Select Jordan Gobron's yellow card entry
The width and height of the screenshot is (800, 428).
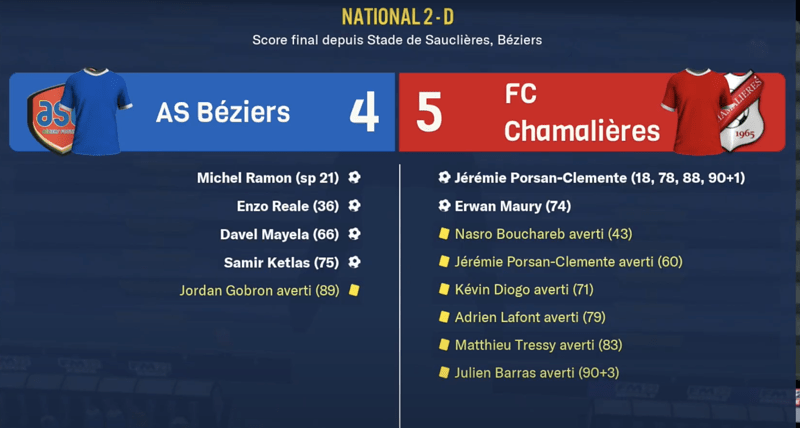point(260,290)
